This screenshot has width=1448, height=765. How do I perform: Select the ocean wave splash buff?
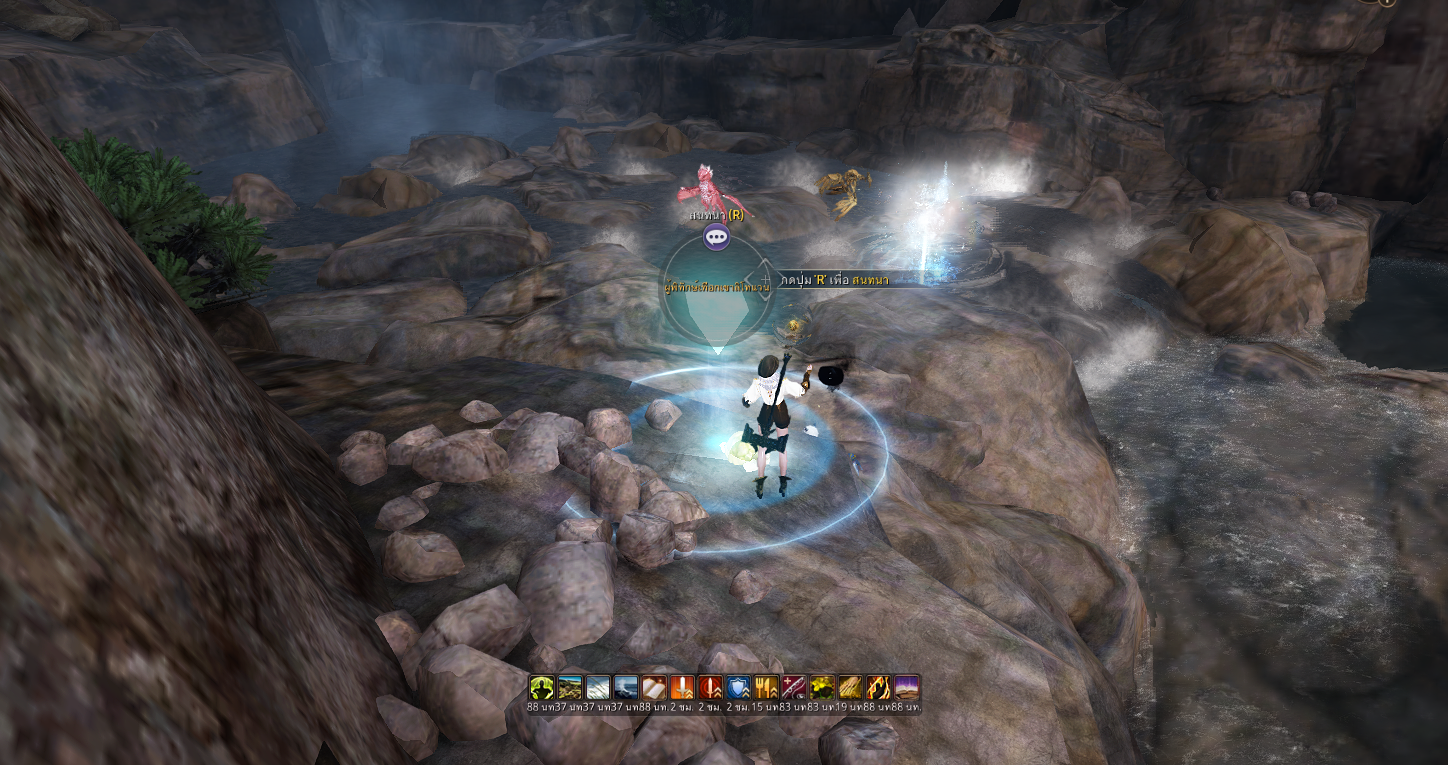click(x=626, y=687)
